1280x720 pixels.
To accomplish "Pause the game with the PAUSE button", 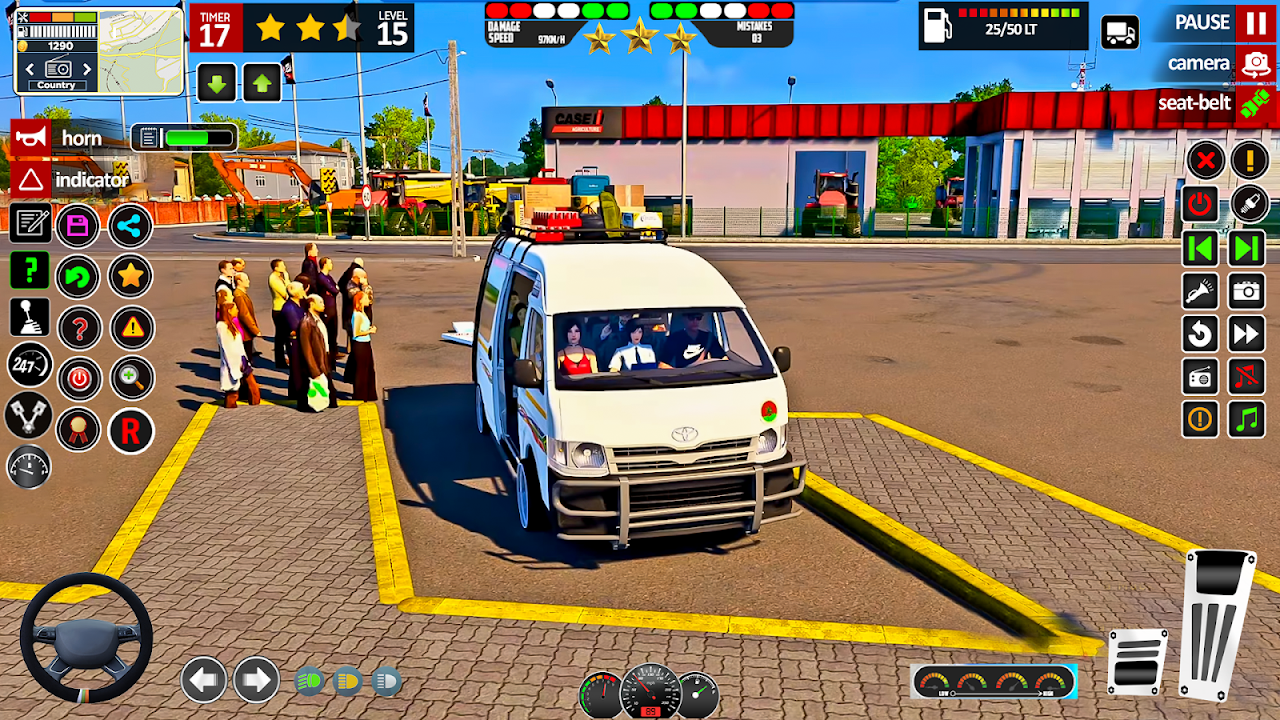I will [1254, 22].
